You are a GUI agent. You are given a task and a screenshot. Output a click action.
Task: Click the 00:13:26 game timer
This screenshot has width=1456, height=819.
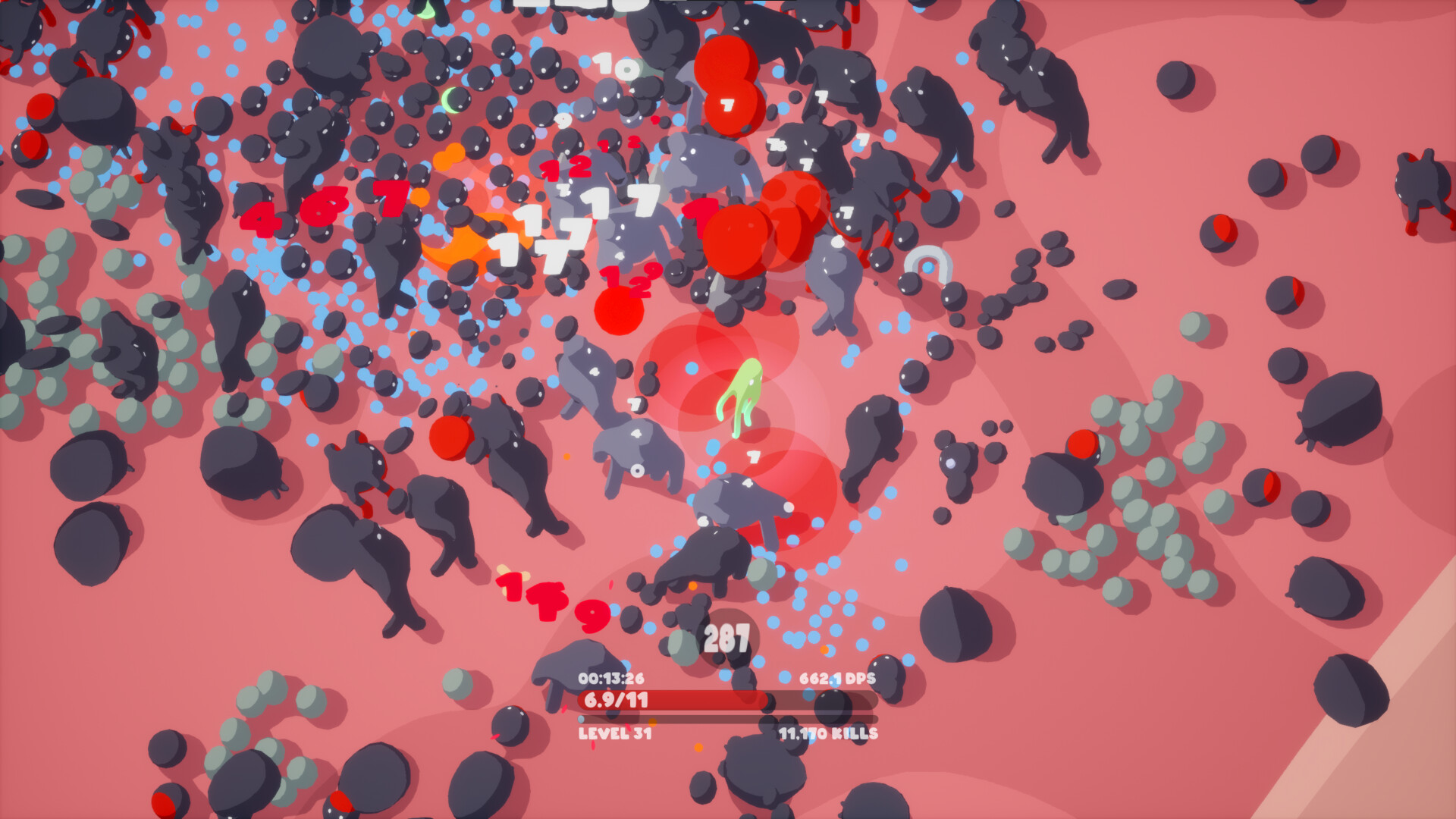pos(611,679)
